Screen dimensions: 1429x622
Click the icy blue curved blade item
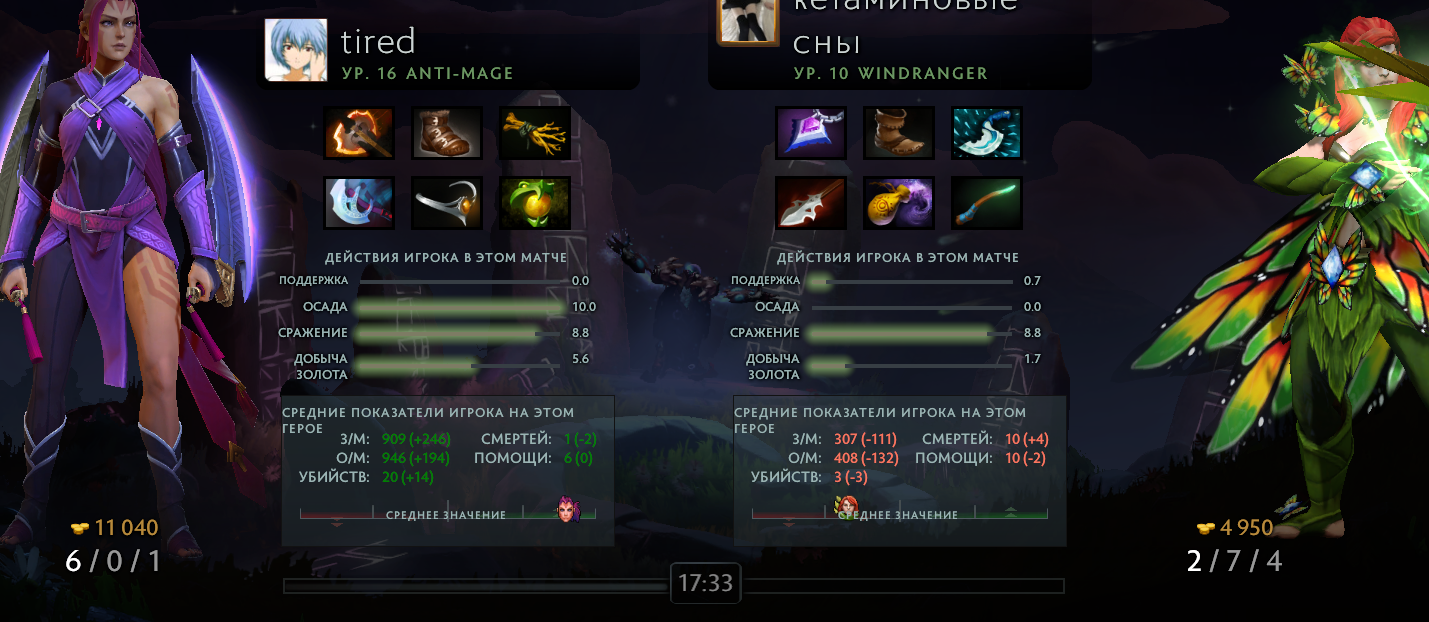[987, 133]
